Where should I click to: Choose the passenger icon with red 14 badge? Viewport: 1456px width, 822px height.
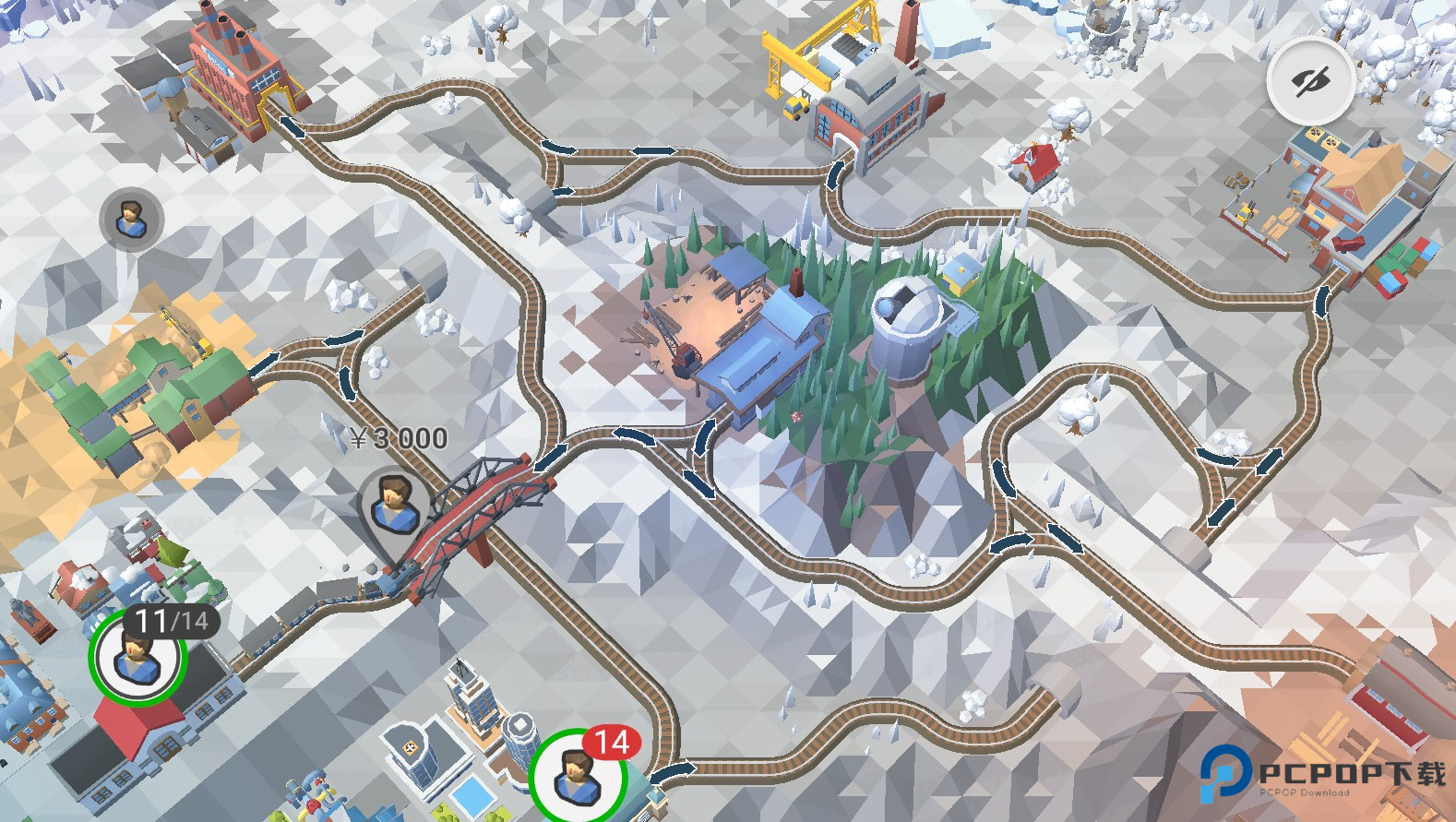pyautogui.click(x=579, y=775)
